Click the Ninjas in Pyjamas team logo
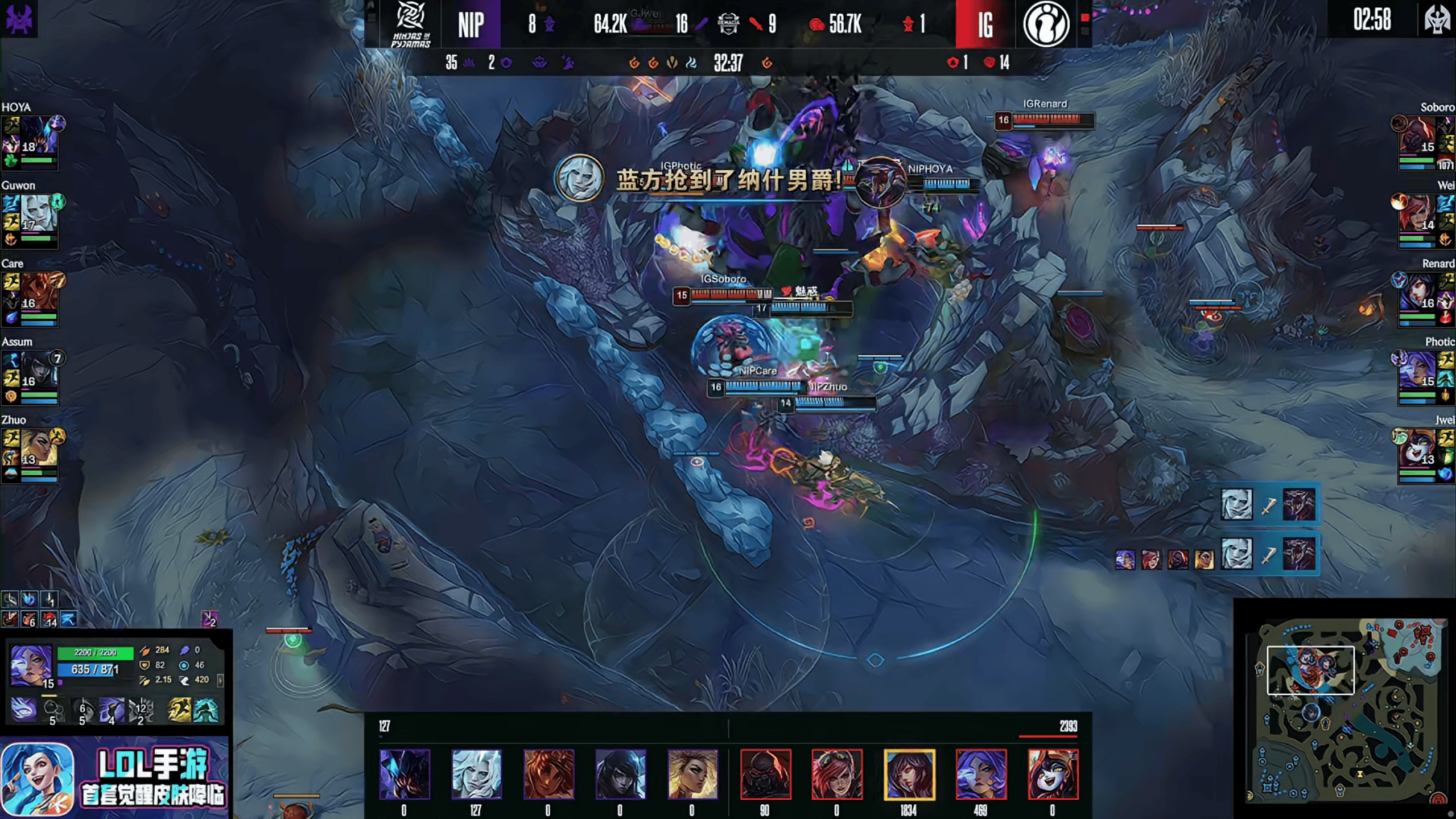This screenshot has width=1456, height=819. (410, 23)
